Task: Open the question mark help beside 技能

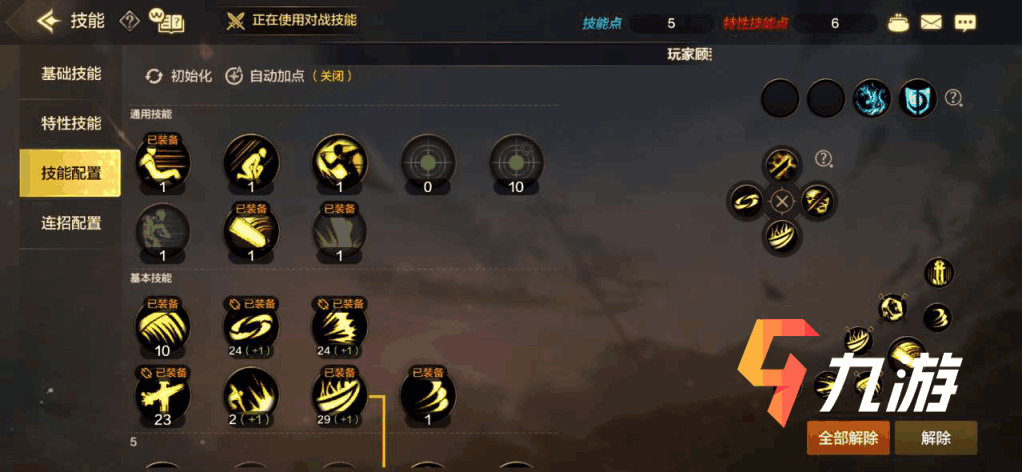Action: 130,21
